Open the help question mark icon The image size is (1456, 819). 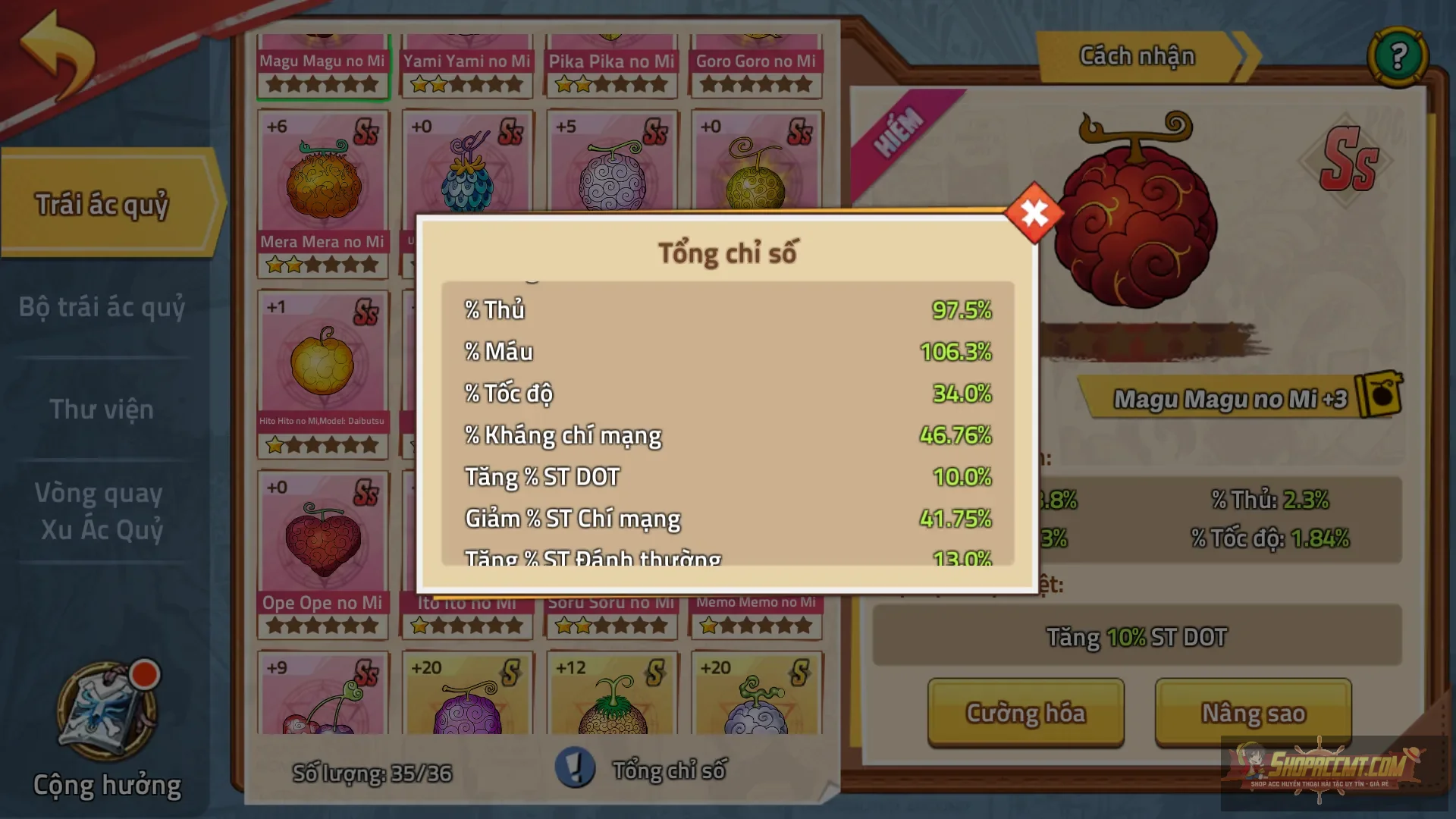click(1400, 55)
